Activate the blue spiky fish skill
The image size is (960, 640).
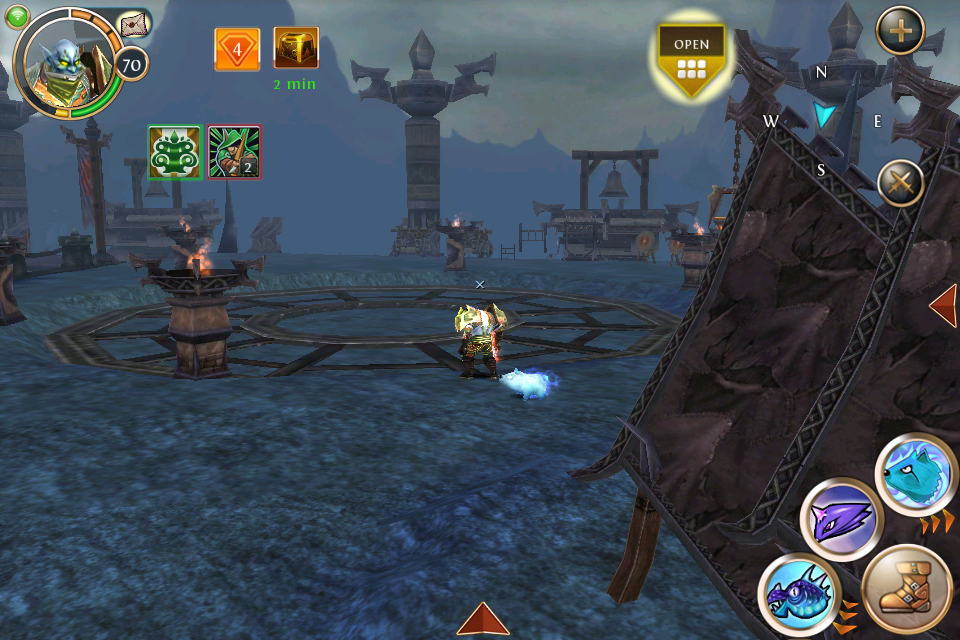[x=798, y=594]
